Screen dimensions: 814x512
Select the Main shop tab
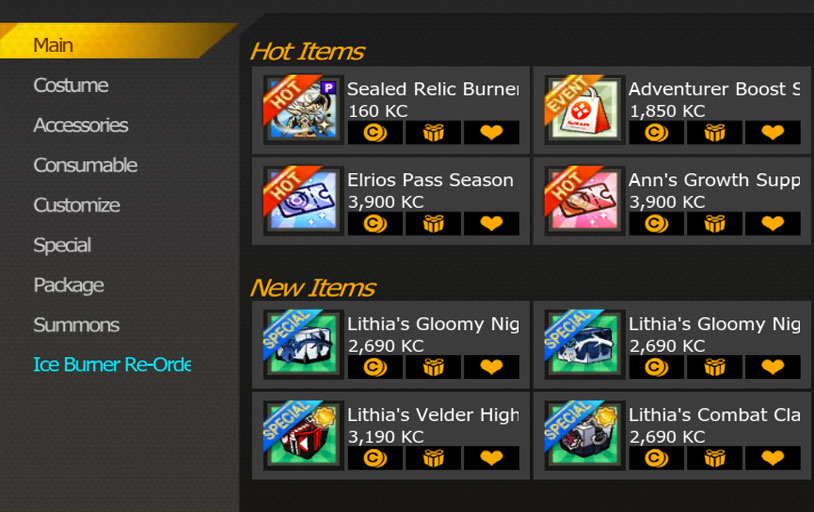click(x=53, y=46)
